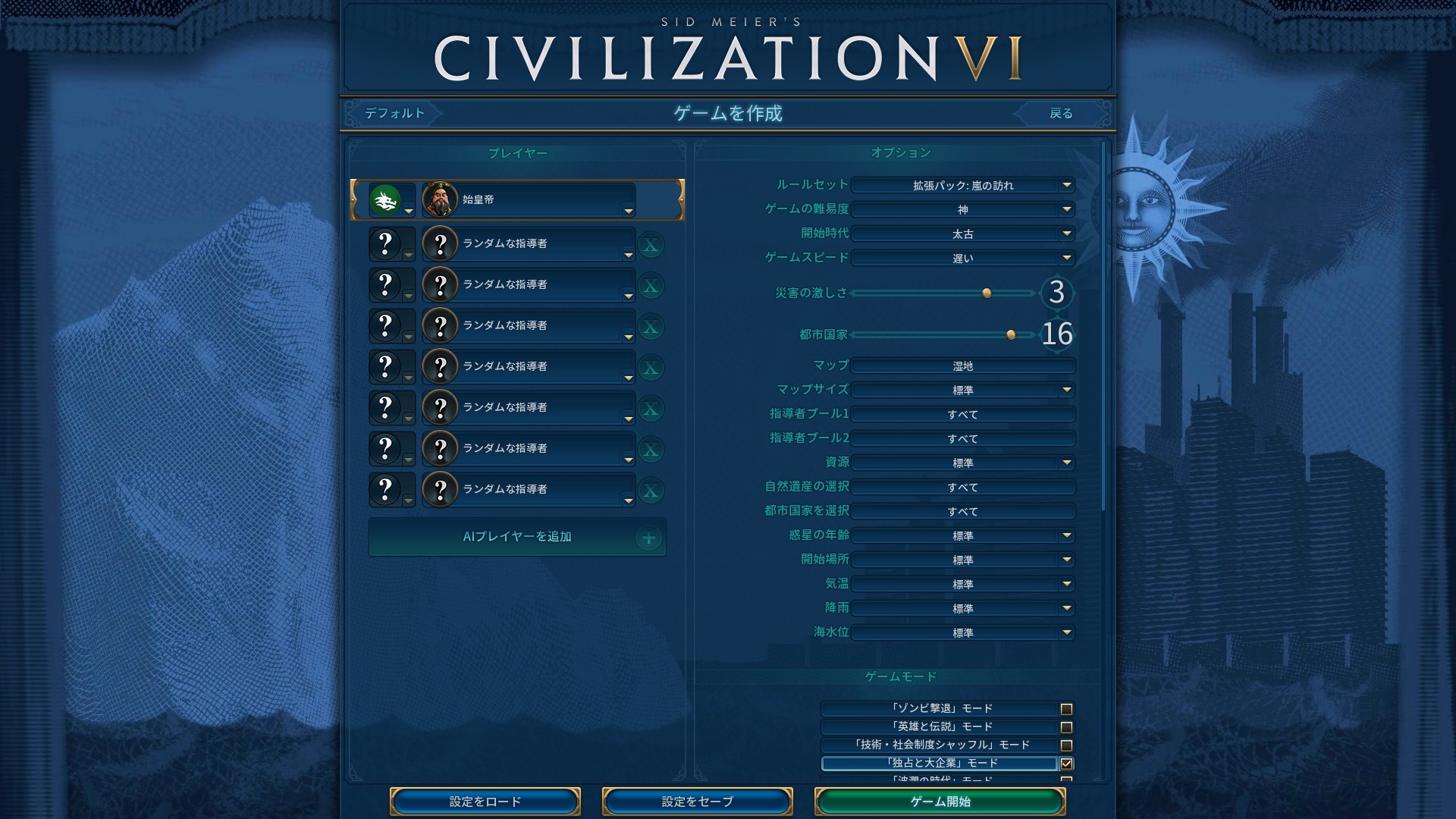Click the random leader '?' portrait in third slot
The height and width of the screenshot is (819, 1456).
(441, 284)
